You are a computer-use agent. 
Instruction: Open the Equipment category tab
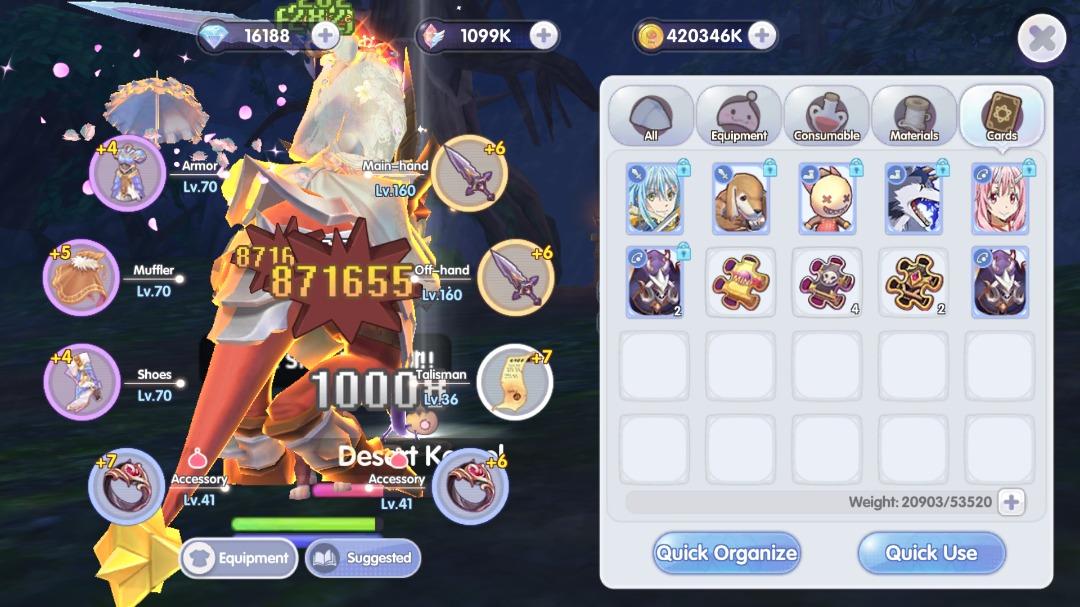[739, 116]
